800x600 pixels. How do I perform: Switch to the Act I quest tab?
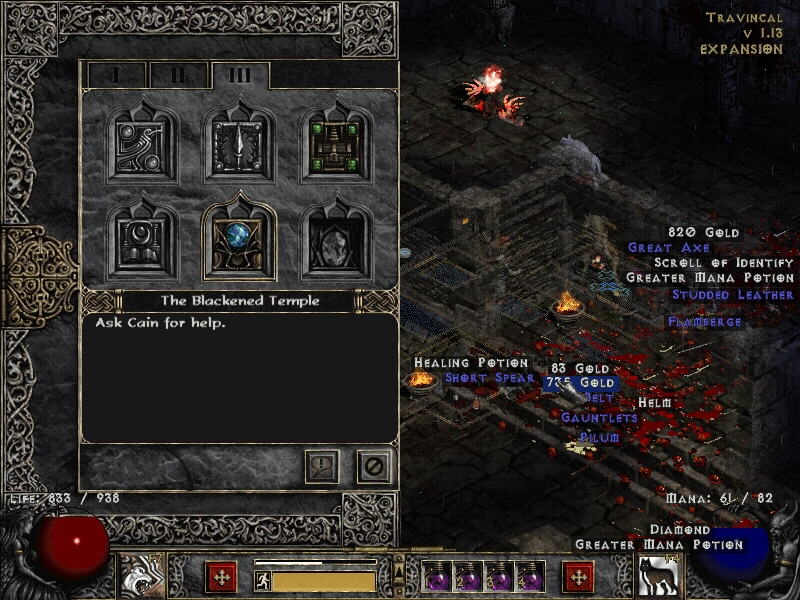(116, 75)
